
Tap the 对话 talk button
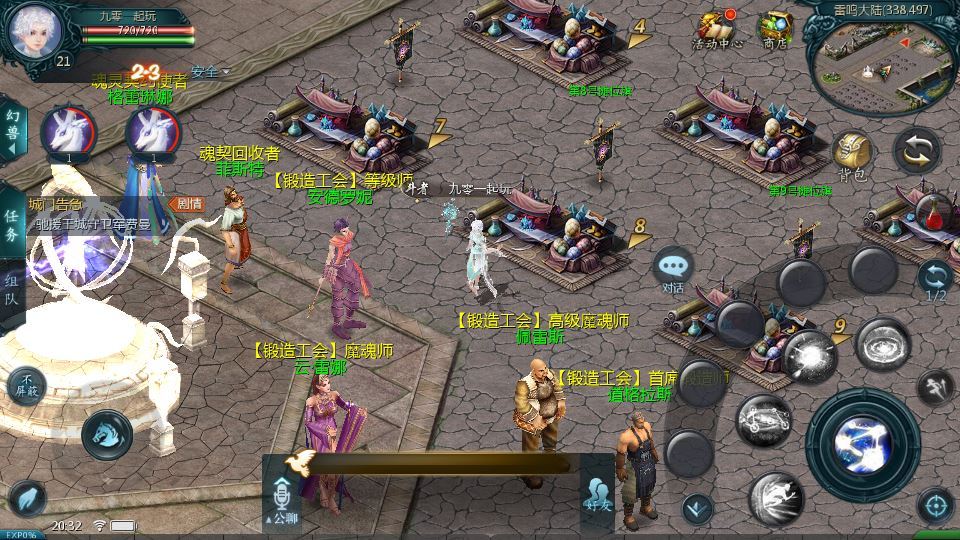point(674,271)
